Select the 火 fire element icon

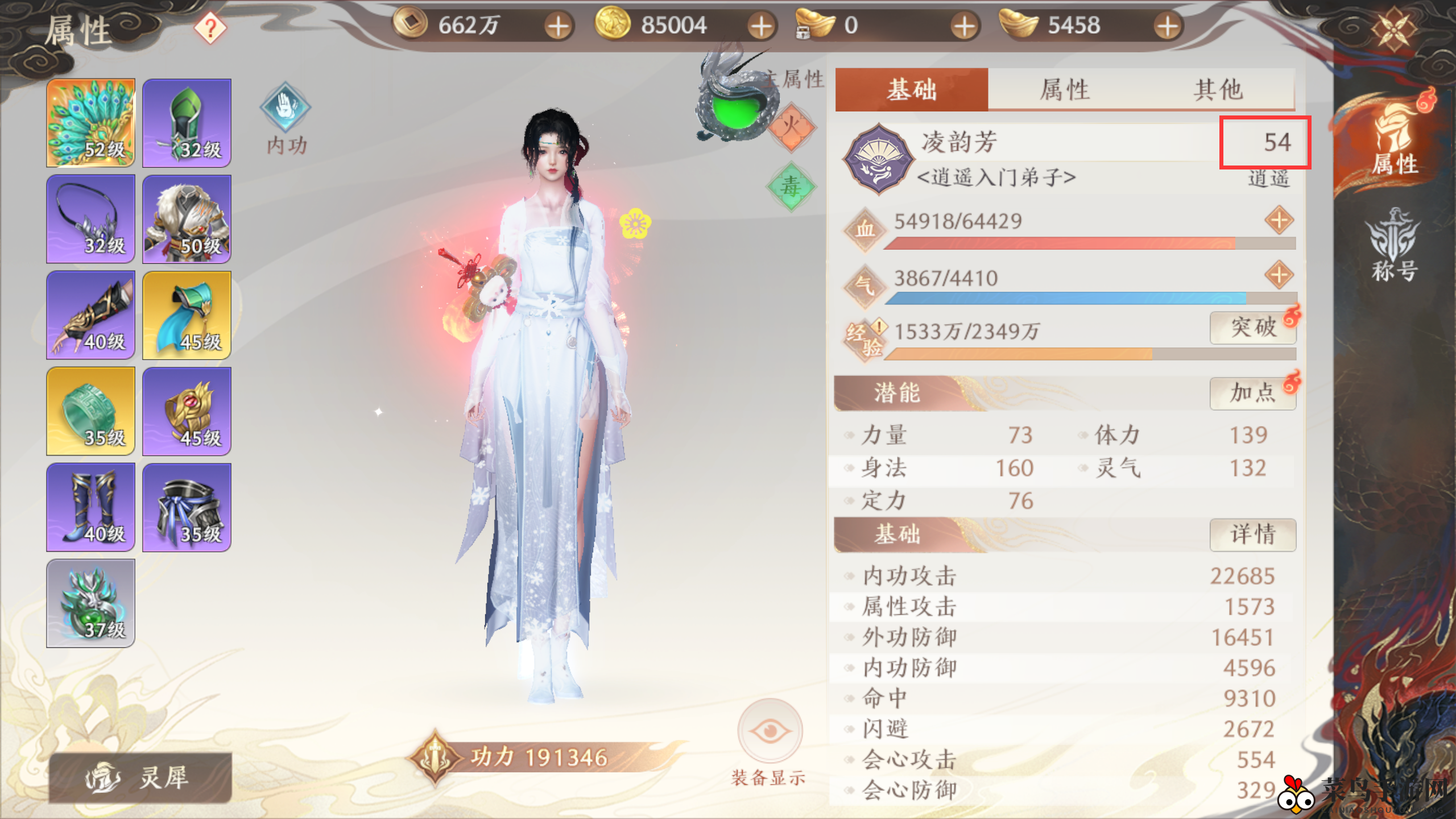pos(791,126)
